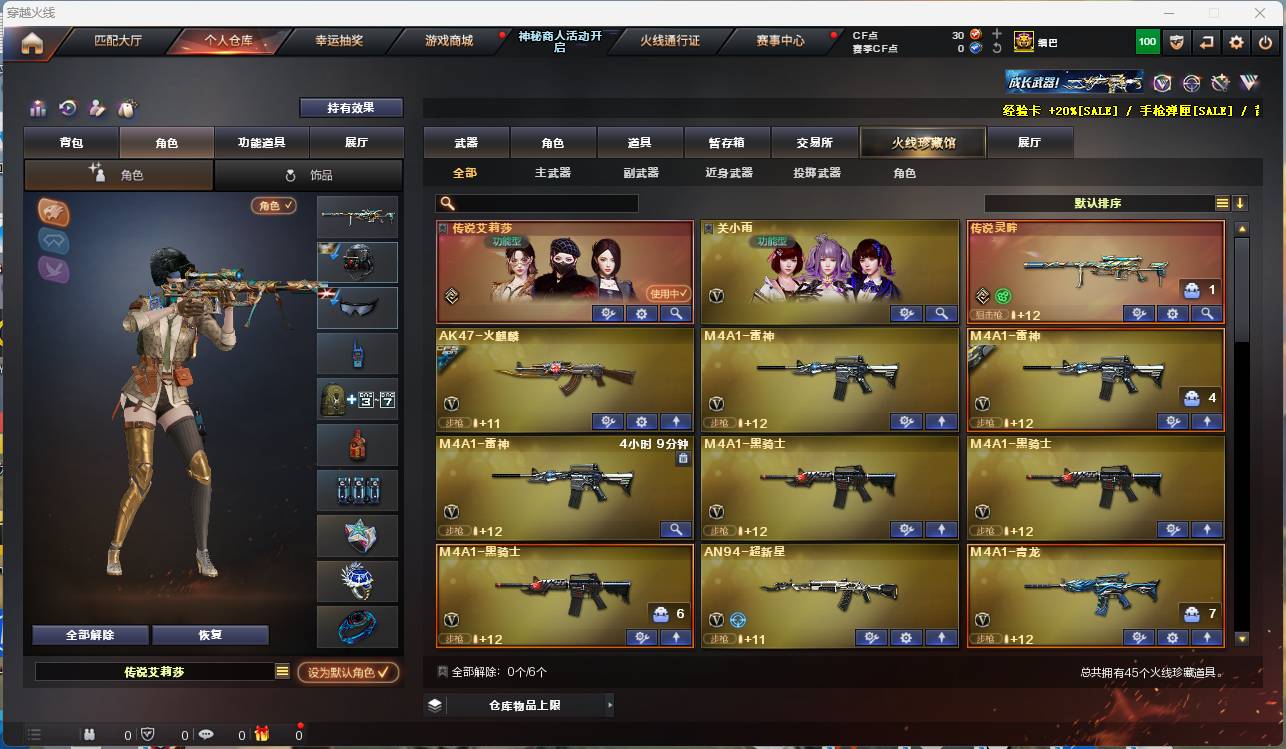This screenshot has width=1286, height=749.
Task: Open the settings gear icon at top-right
Action: 1236,42
